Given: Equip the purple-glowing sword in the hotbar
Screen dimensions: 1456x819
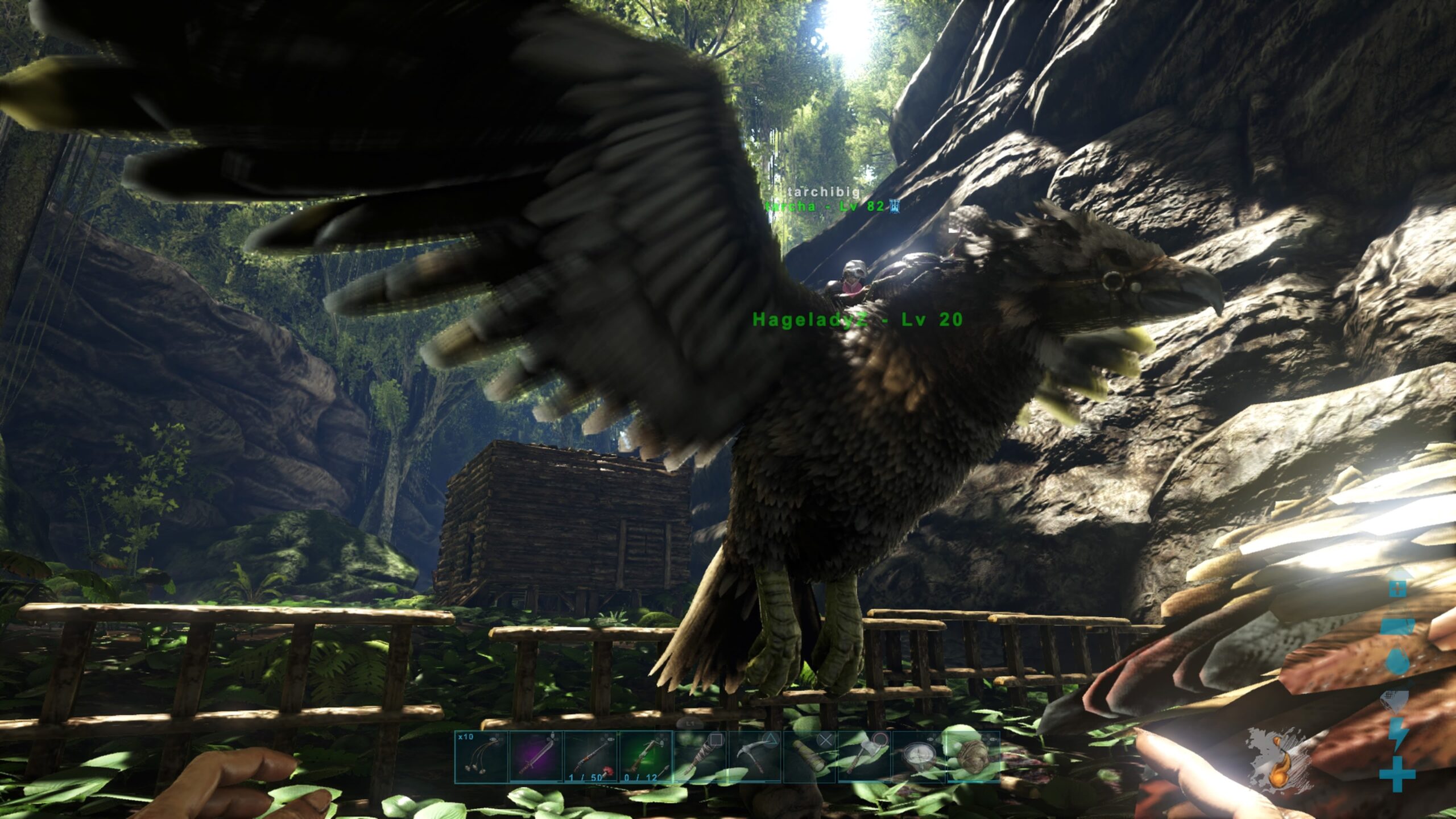Looking at the screenshot, I should click(x=536, y=757).
